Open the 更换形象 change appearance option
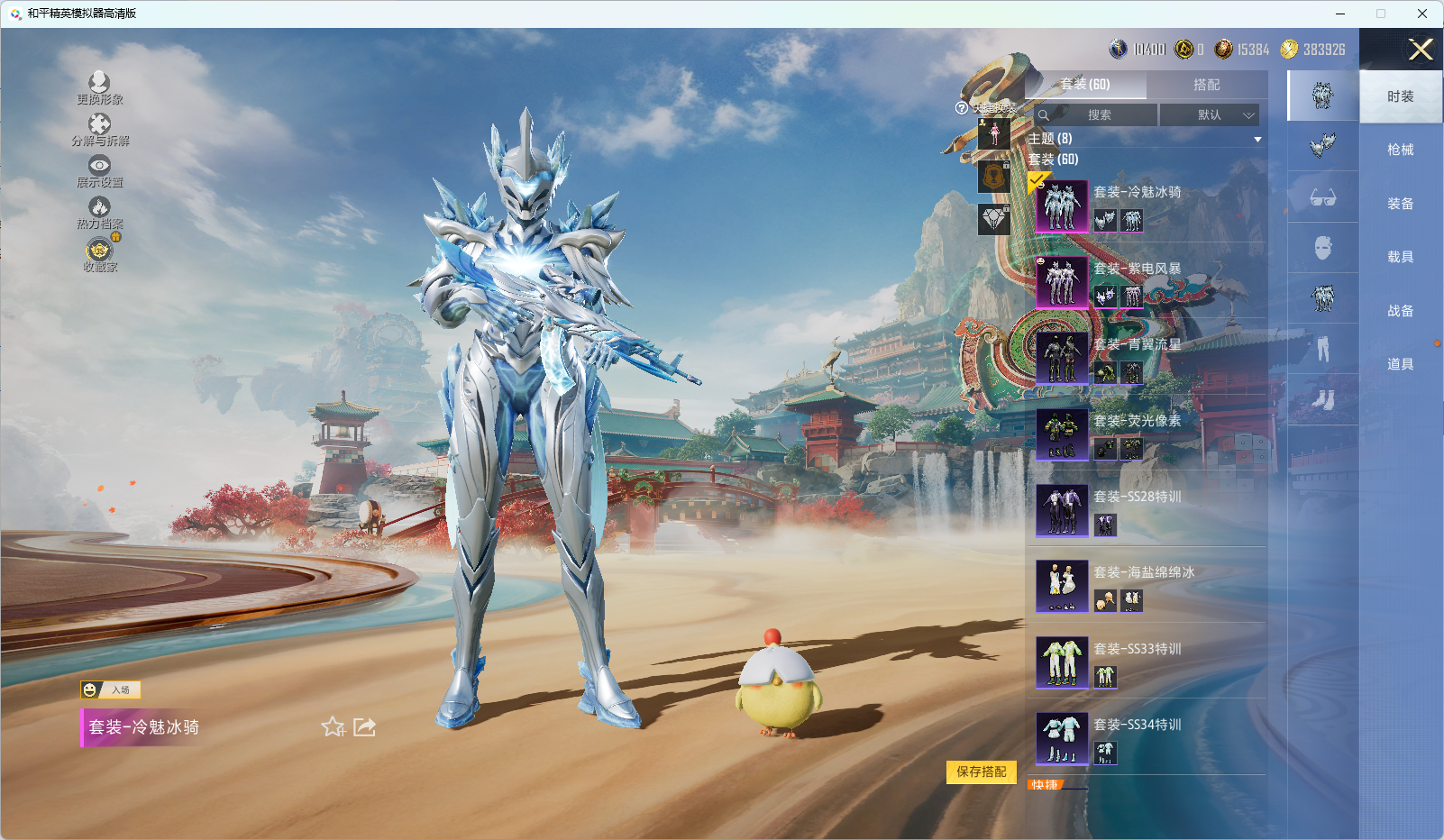1444x840 pixels. 99,87
